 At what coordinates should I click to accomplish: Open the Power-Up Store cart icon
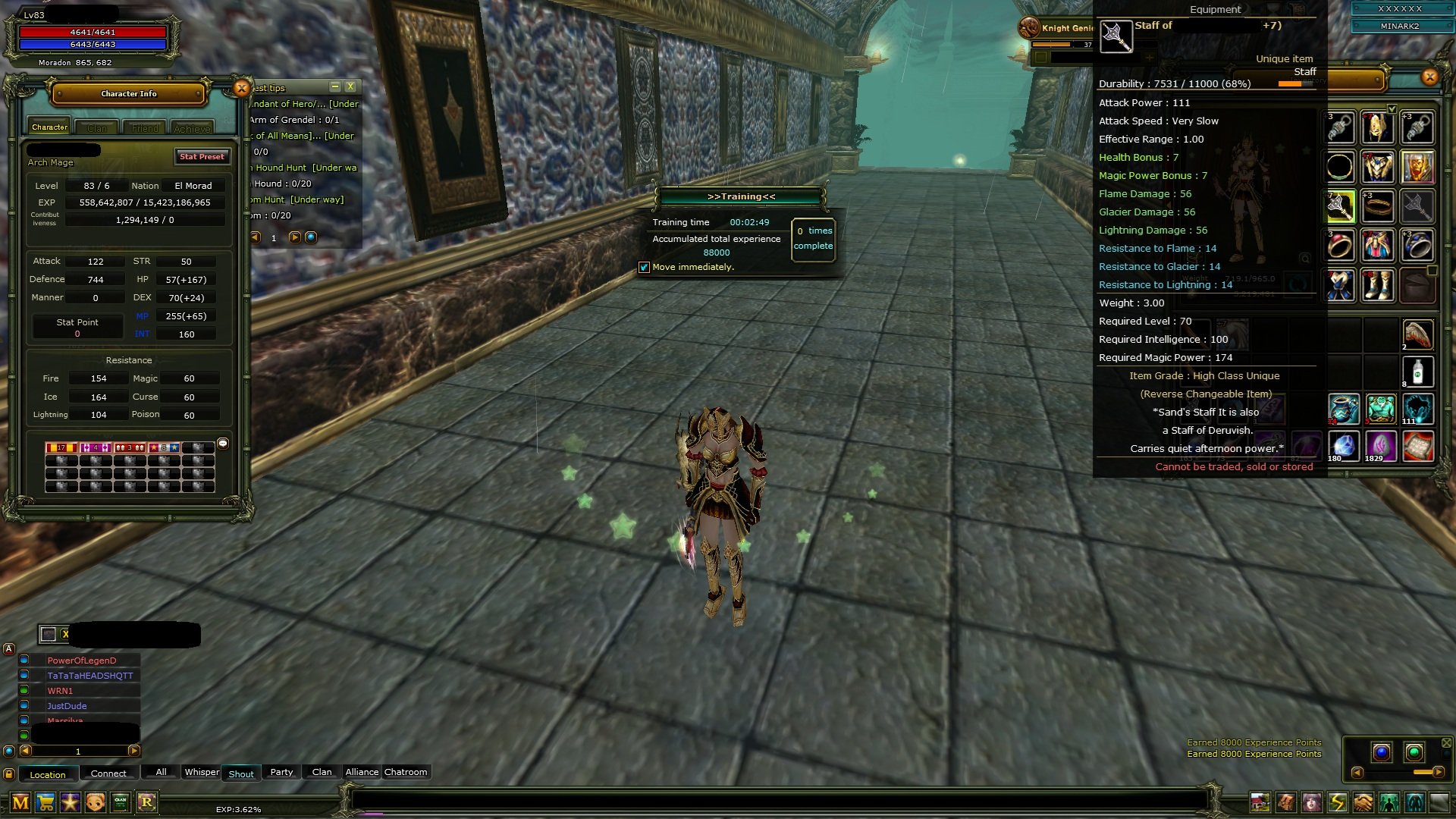45,801
